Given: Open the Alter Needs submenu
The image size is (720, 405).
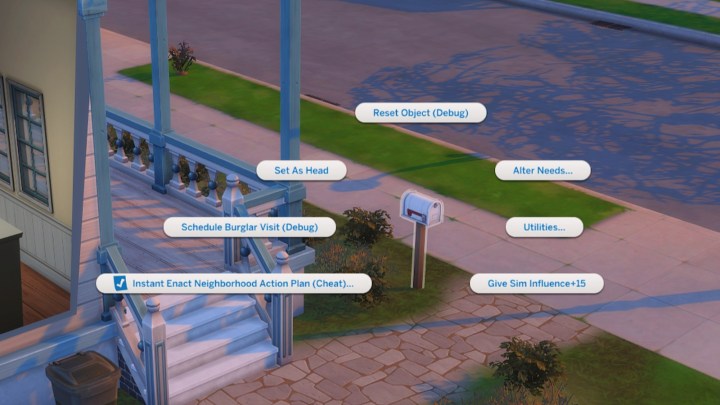Looking at the screenshot, I should (542, 170).
